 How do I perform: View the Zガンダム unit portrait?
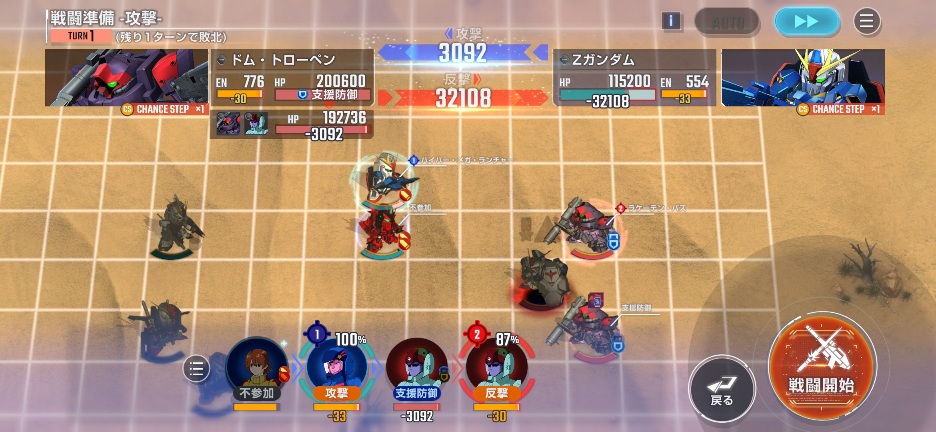[803, 78]
